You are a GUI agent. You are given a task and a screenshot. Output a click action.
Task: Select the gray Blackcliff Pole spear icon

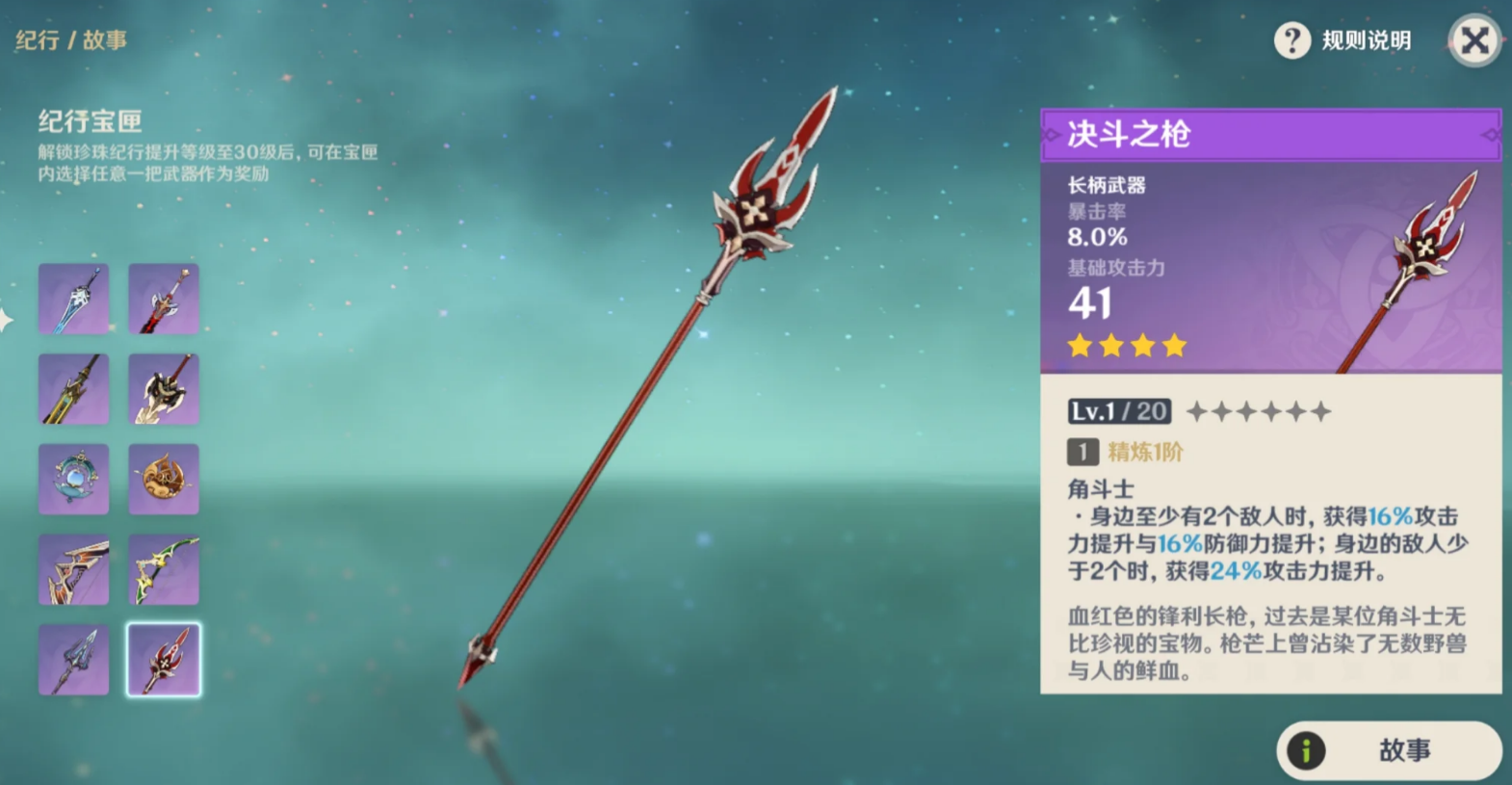click(73, 658)
